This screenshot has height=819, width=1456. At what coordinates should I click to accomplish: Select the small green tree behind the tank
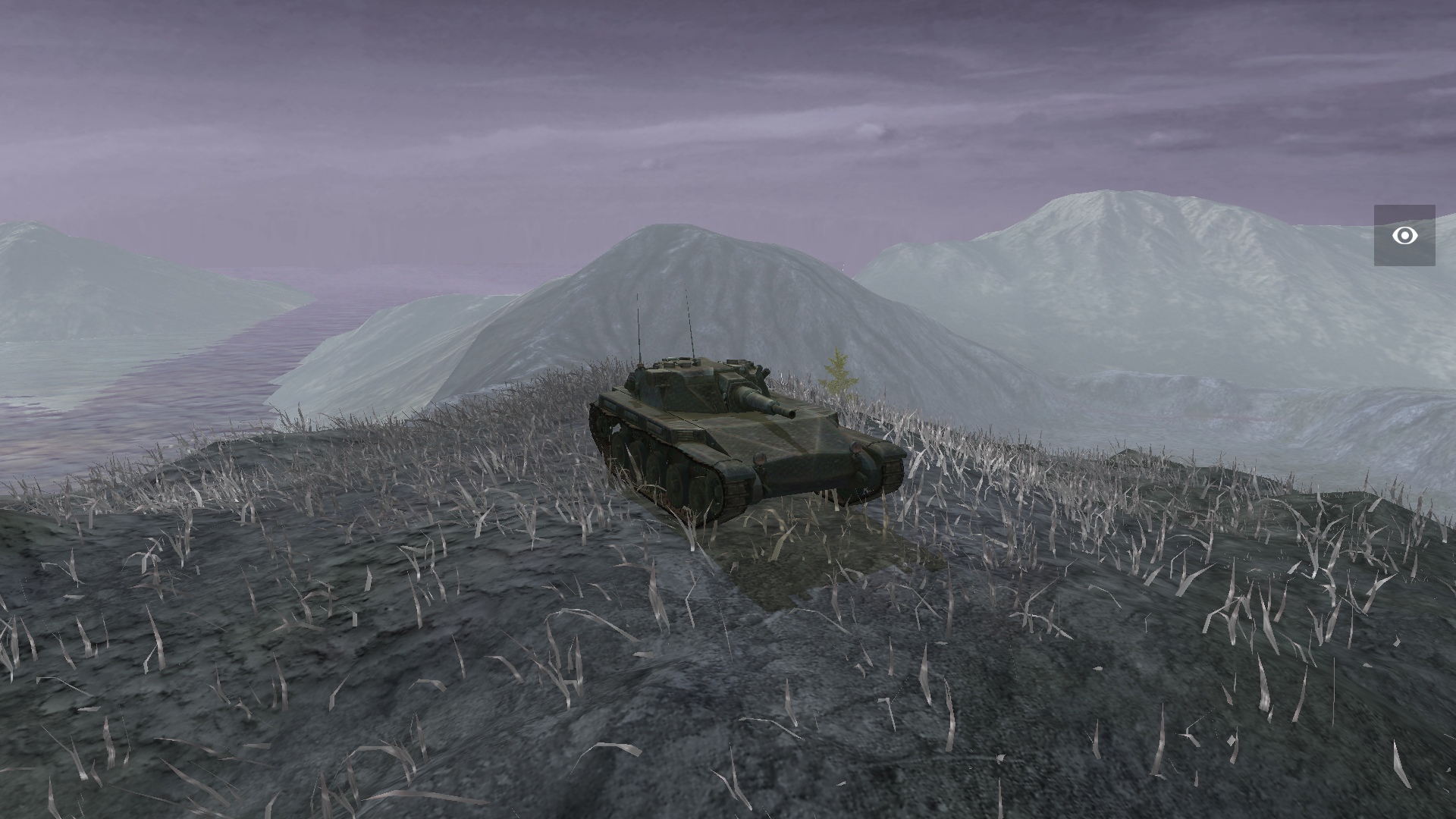(x=836, y=372)
